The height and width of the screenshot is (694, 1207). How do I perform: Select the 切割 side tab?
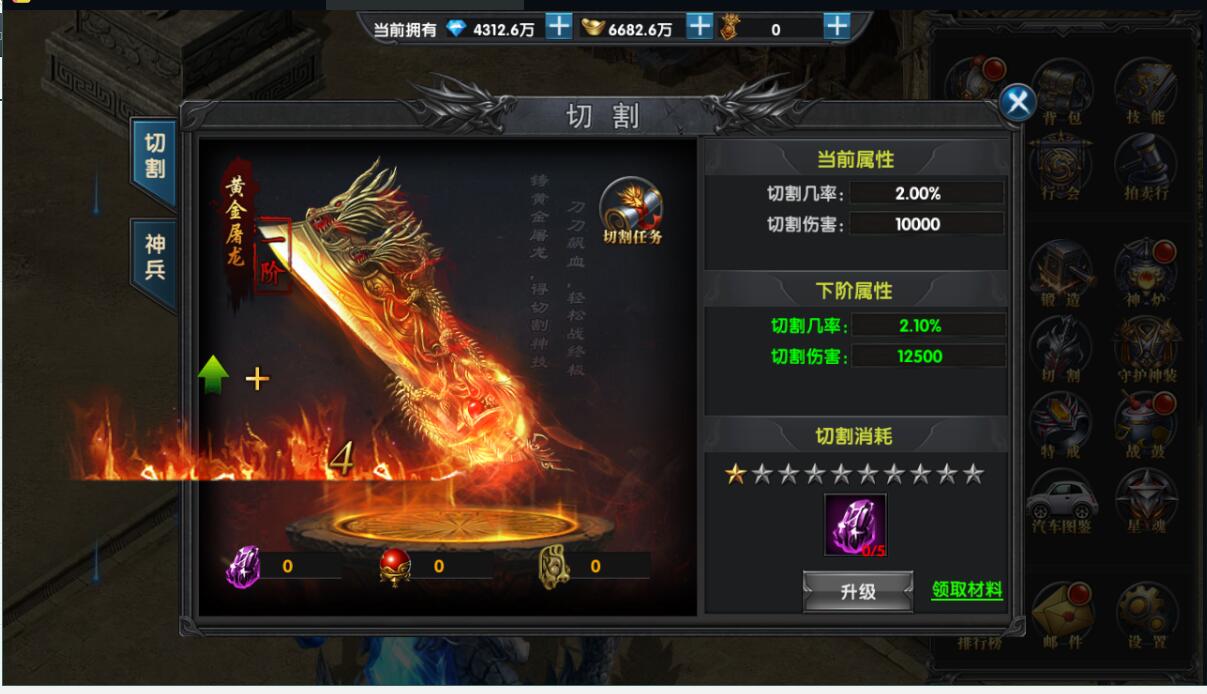tap(154, 155)
